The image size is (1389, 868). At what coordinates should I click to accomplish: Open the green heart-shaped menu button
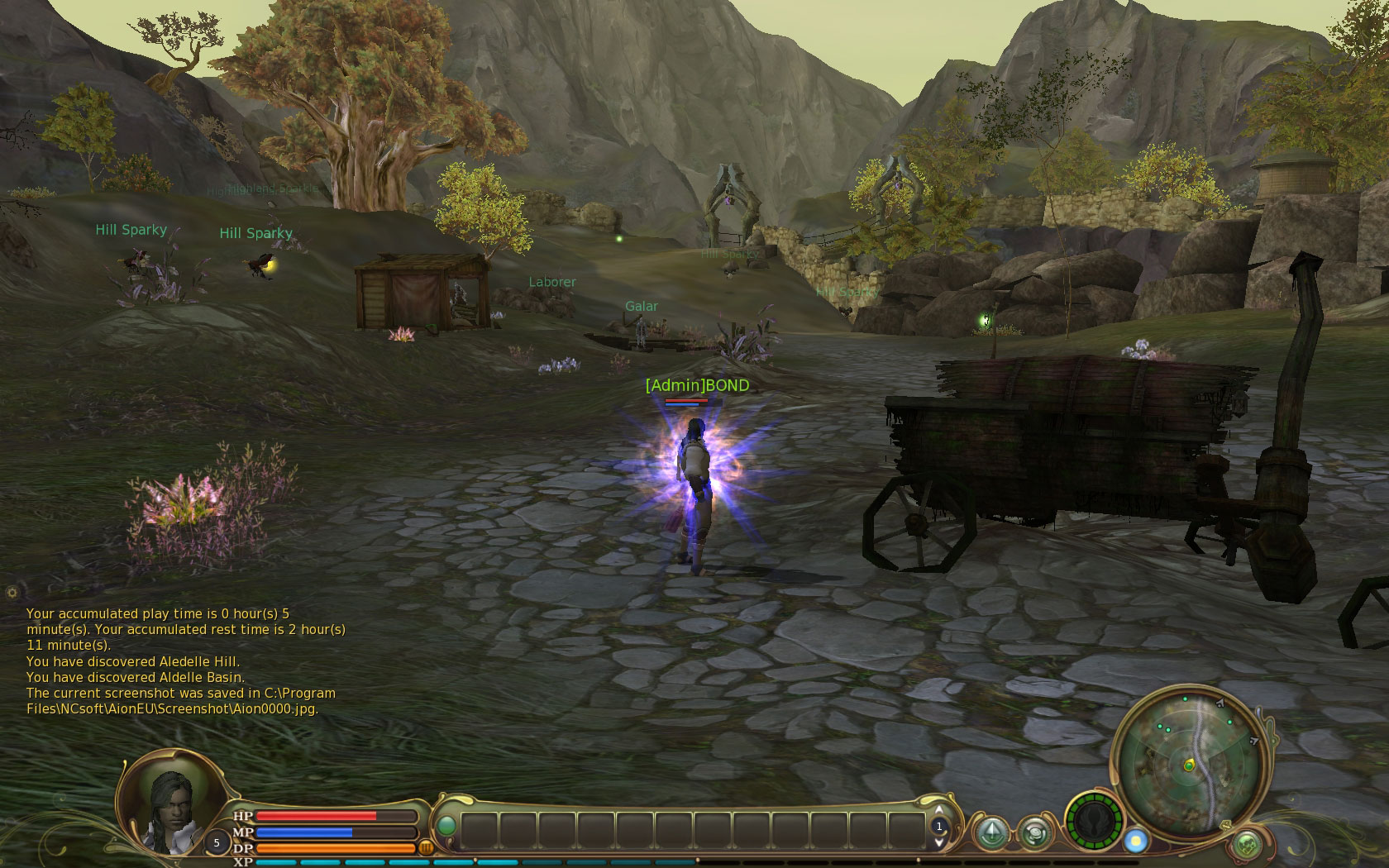[x=1247, y=844]
